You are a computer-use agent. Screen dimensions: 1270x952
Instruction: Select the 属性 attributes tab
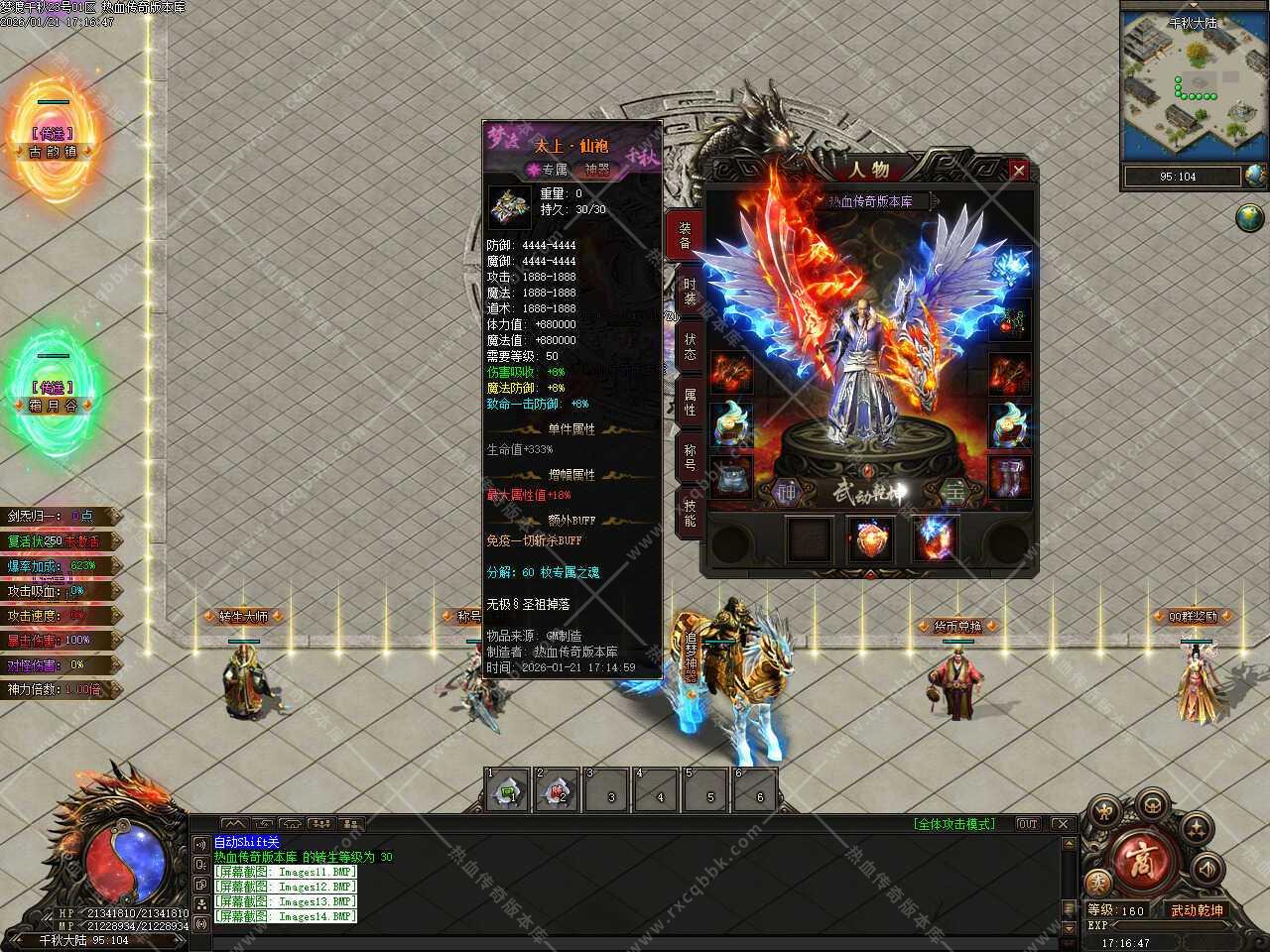pyautogui.click(x=689, y=402)
